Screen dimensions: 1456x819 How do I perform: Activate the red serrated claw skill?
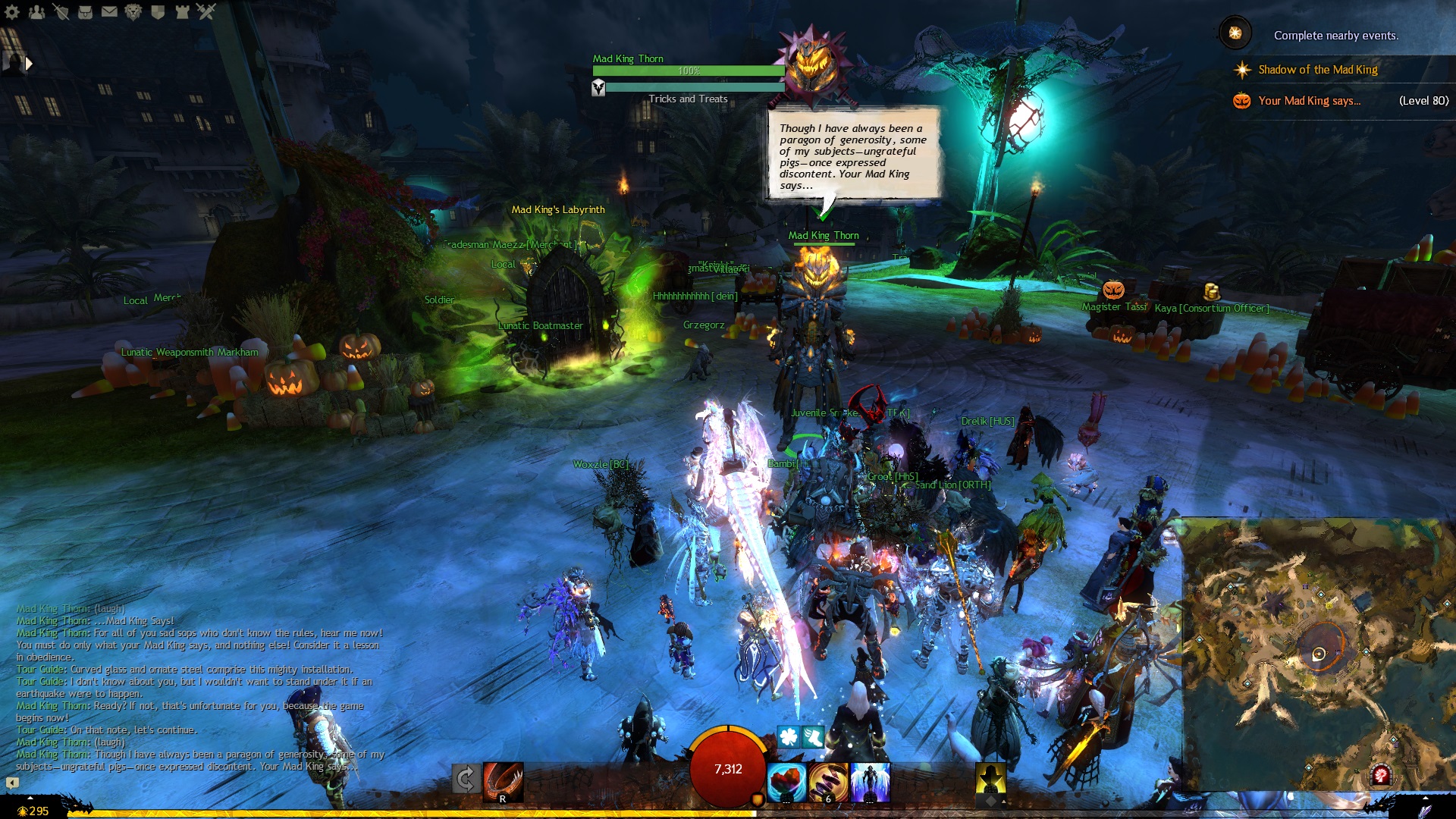tap(503, 781)
